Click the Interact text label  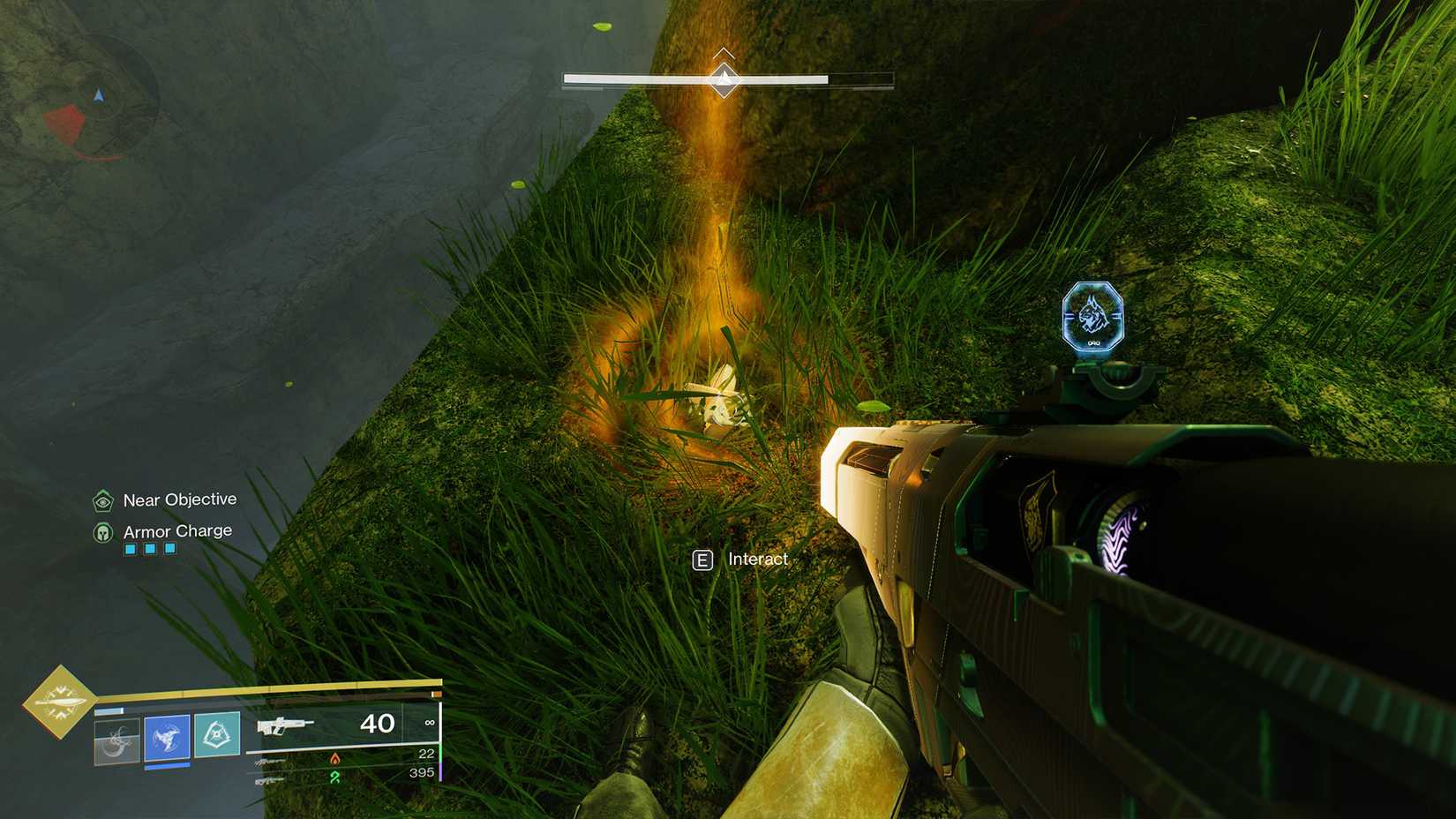[757, 559]
